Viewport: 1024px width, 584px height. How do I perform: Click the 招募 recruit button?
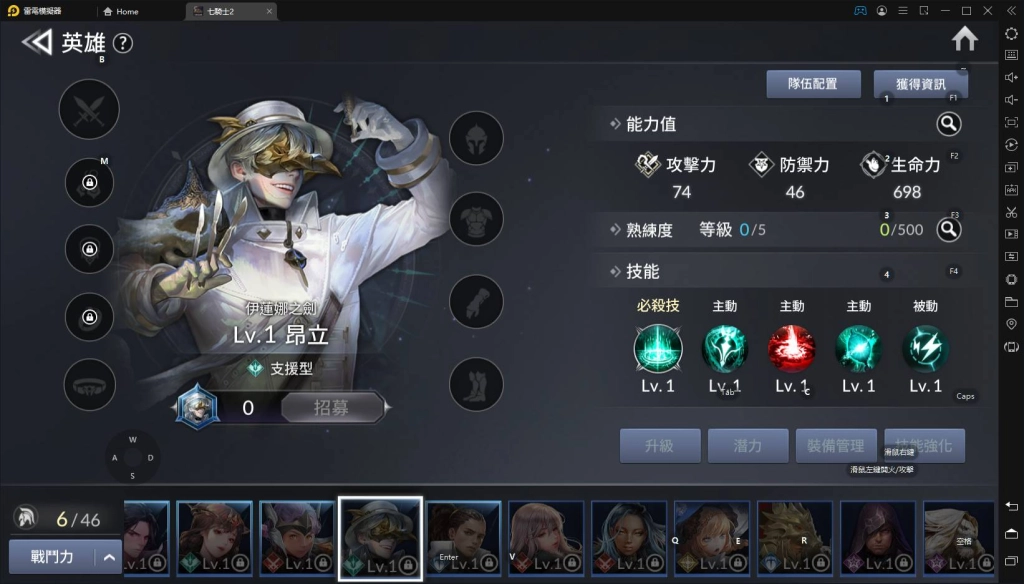coord(332,407)
